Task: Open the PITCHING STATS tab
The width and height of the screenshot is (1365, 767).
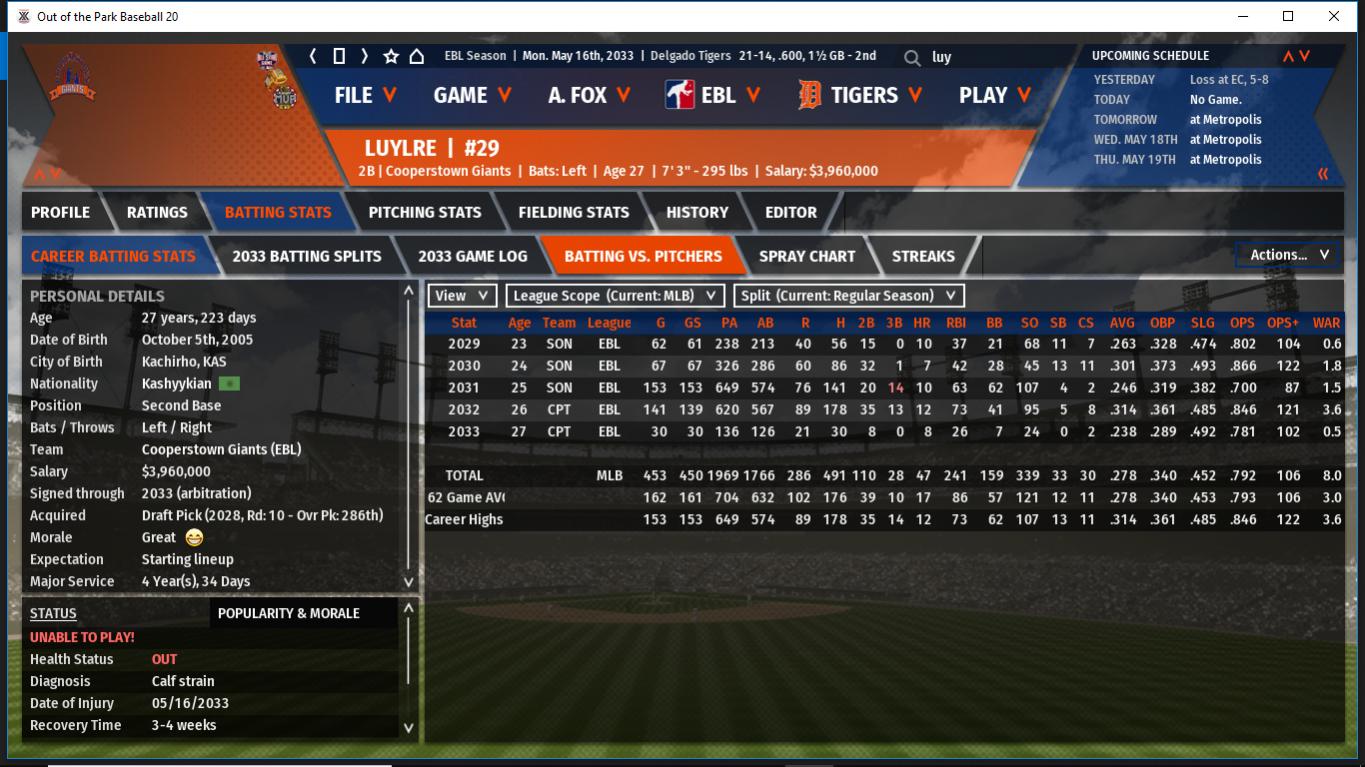Action: coord(424,212)
